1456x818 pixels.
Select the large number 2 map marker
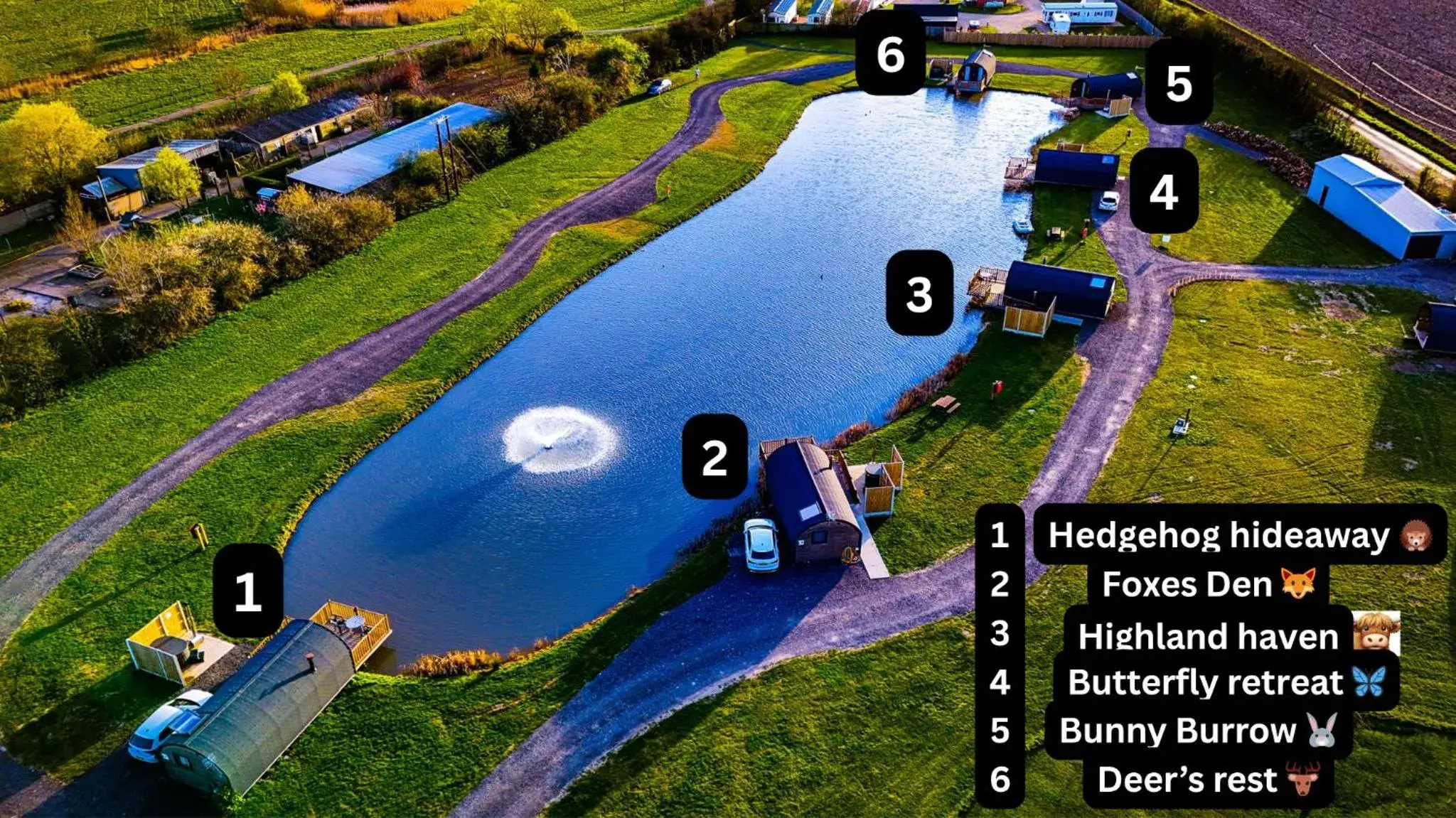(714, 457)
